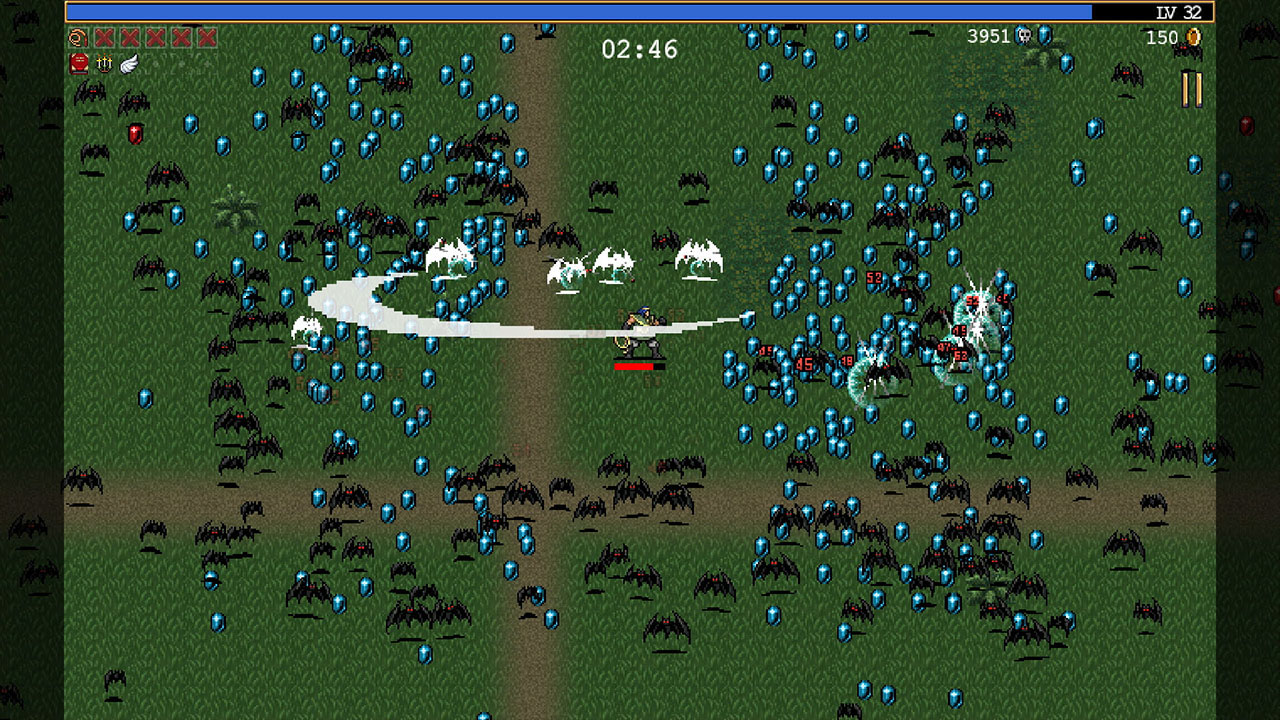Image resolution: width=1280 pixels, height=720 pixels.
Task: Select the Whip weapon slot icon
Action: (78, 38)
